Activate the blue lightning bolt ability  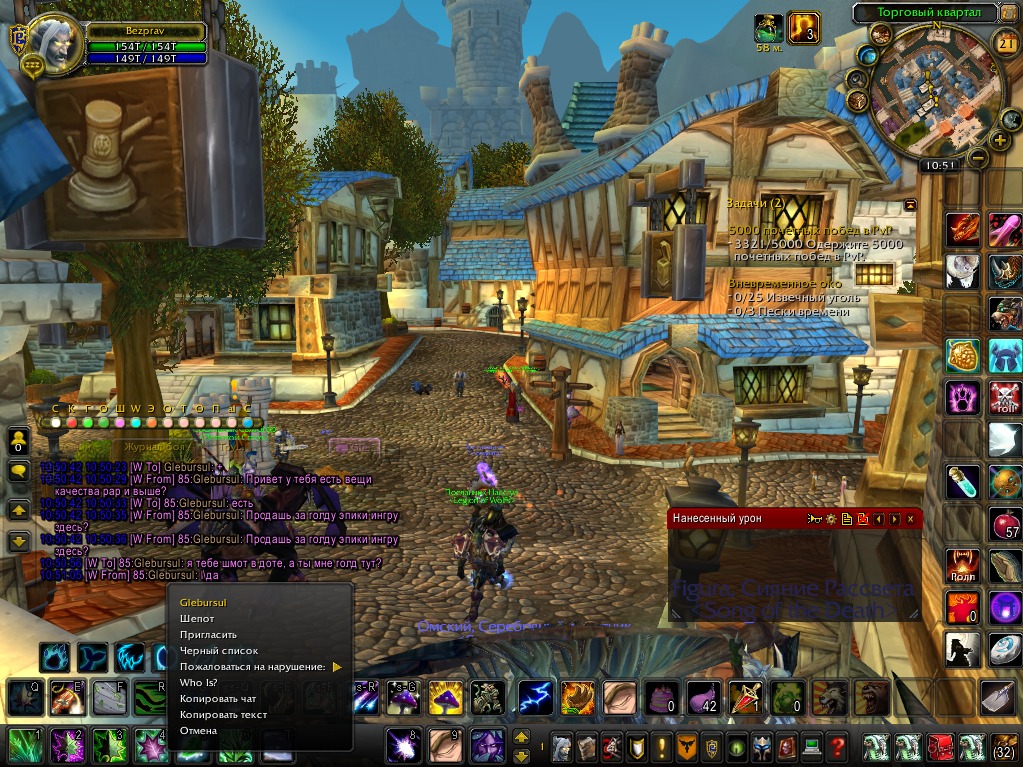(535, 697)
